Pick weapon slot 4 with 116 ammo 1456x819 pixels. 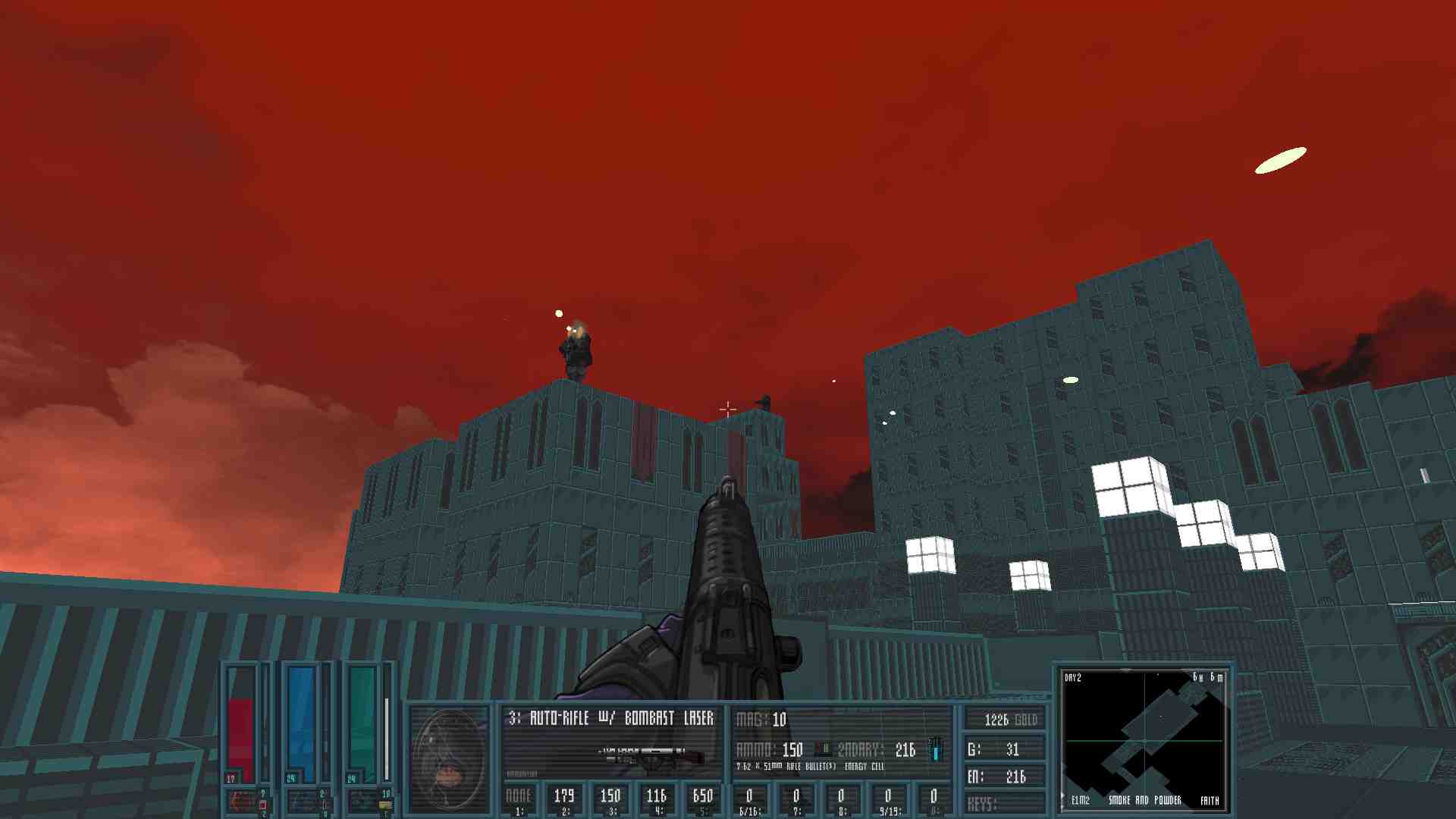tap(657, 799)
